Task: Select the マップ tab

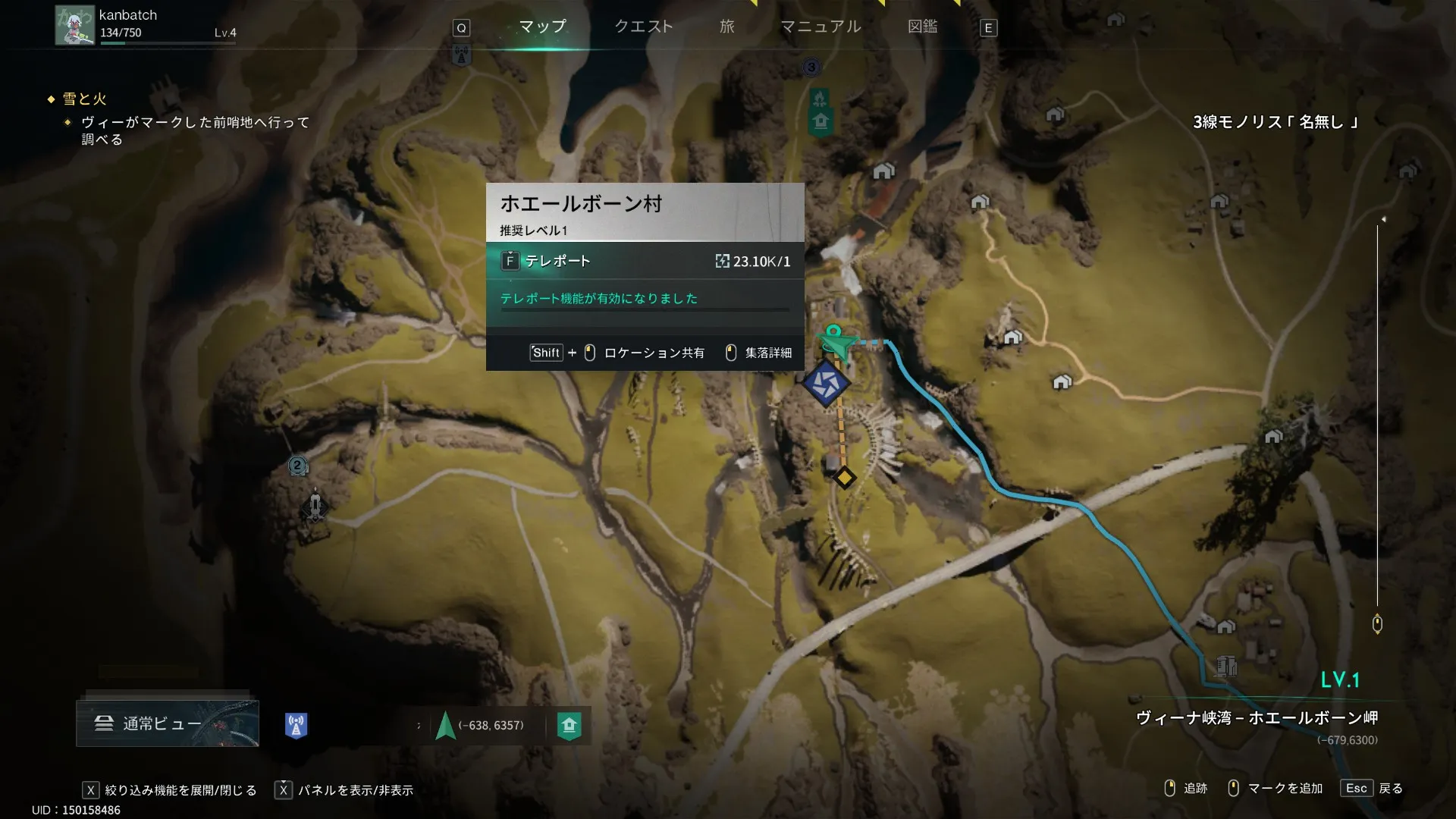Action: (x=542, y=27)
